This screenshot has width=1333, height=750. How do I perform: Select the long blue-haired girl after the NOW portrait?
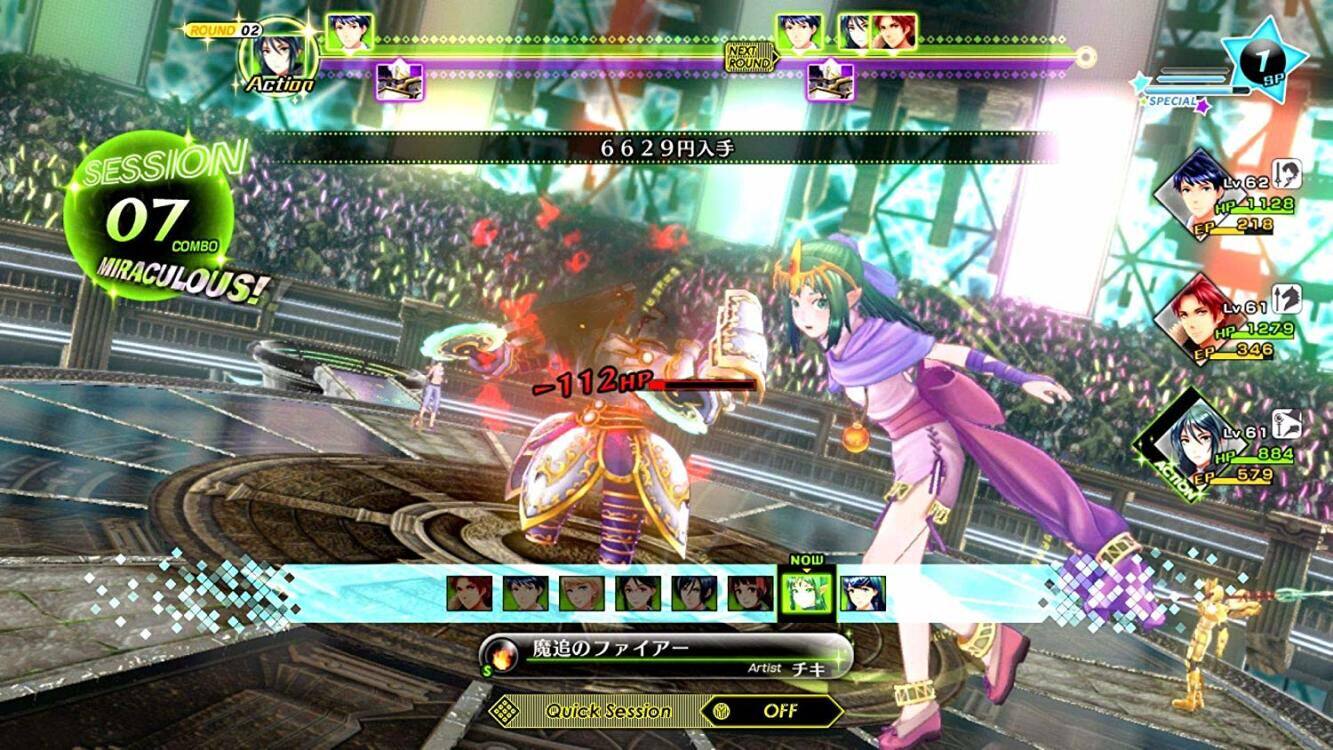click(x=862, y=593)
